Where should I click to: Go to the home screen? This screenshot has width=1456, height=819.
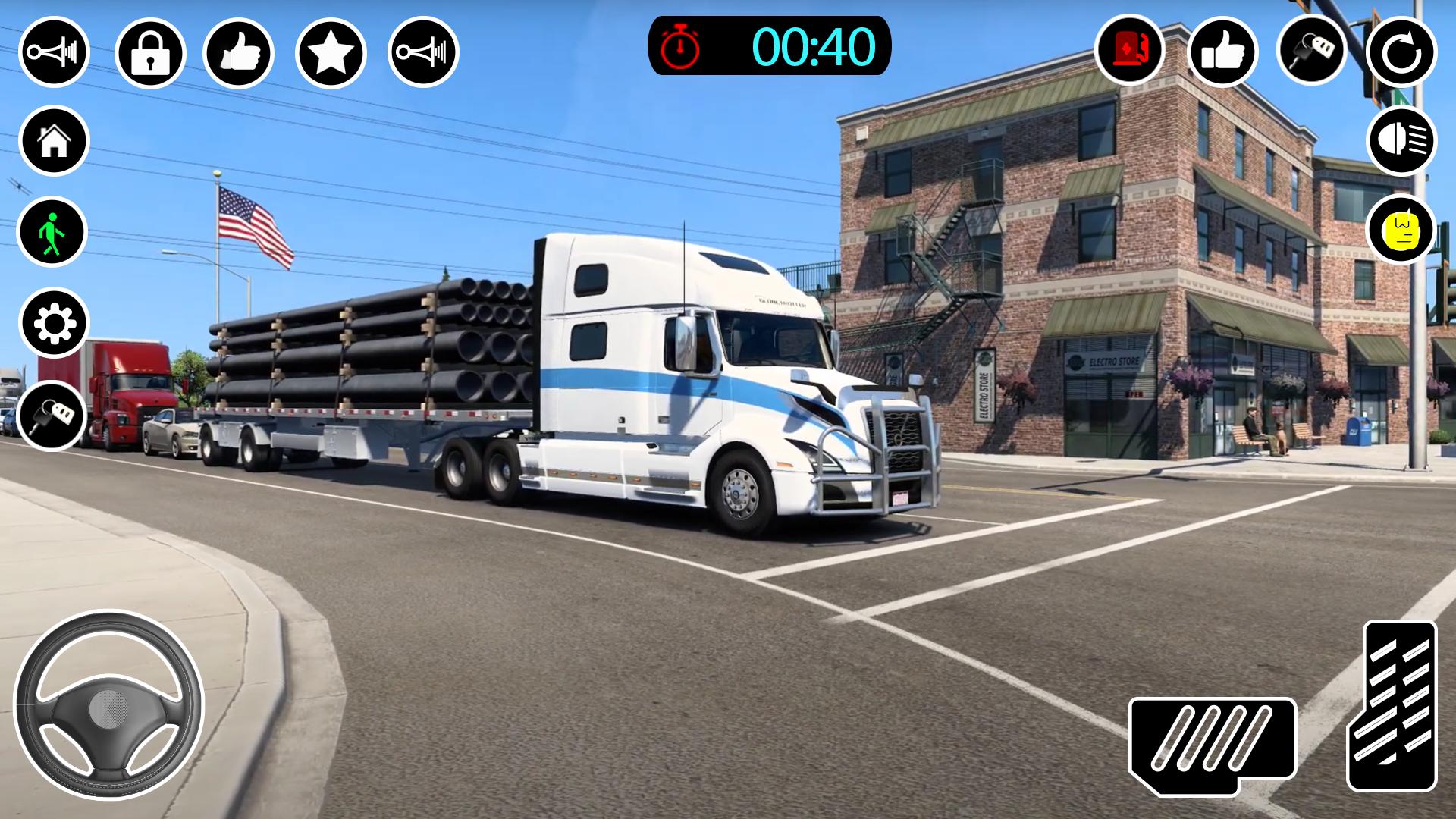[x=54, y=141]
